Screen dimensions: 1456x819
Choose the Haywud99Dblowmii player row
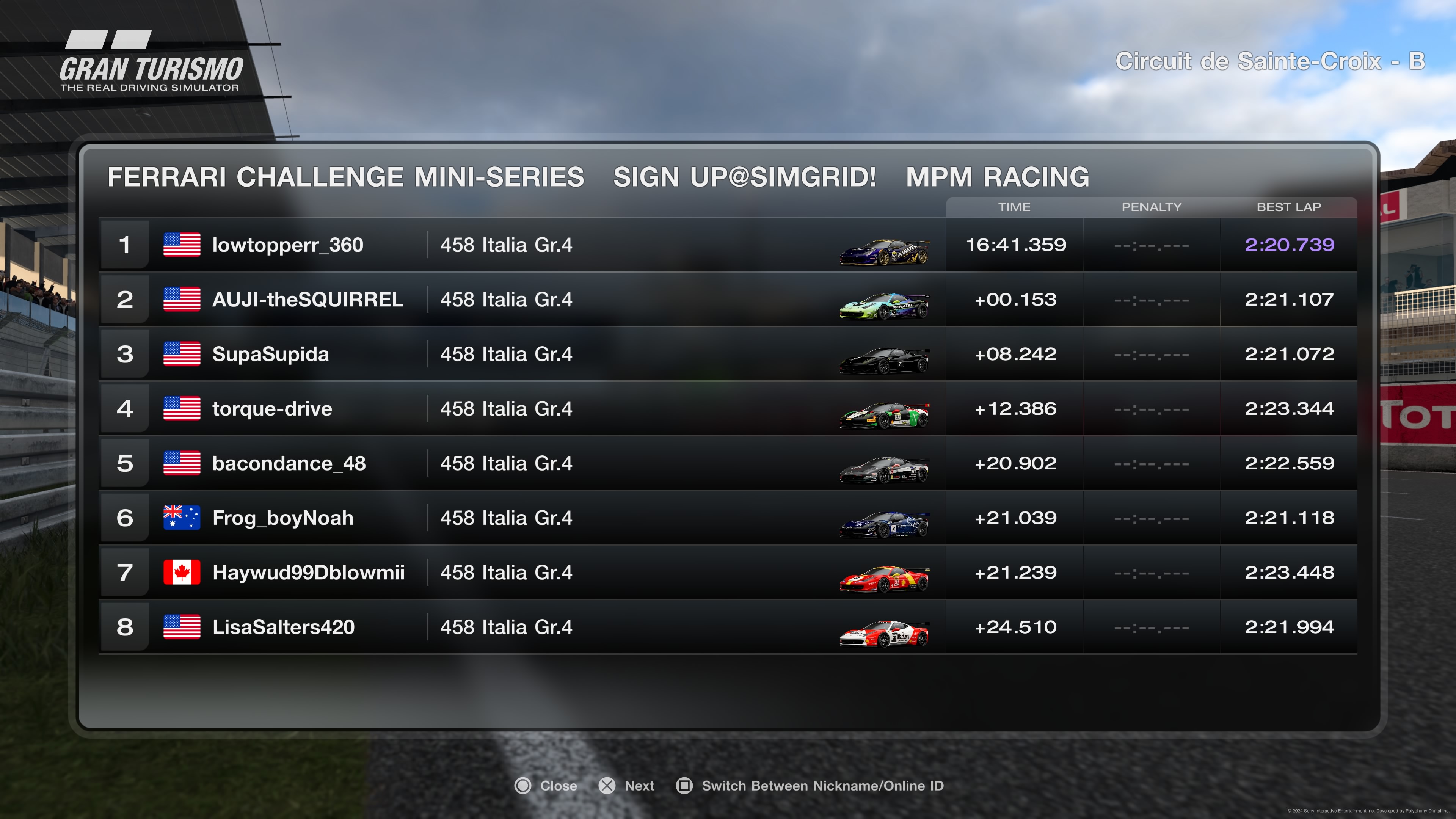click(308, 573)
